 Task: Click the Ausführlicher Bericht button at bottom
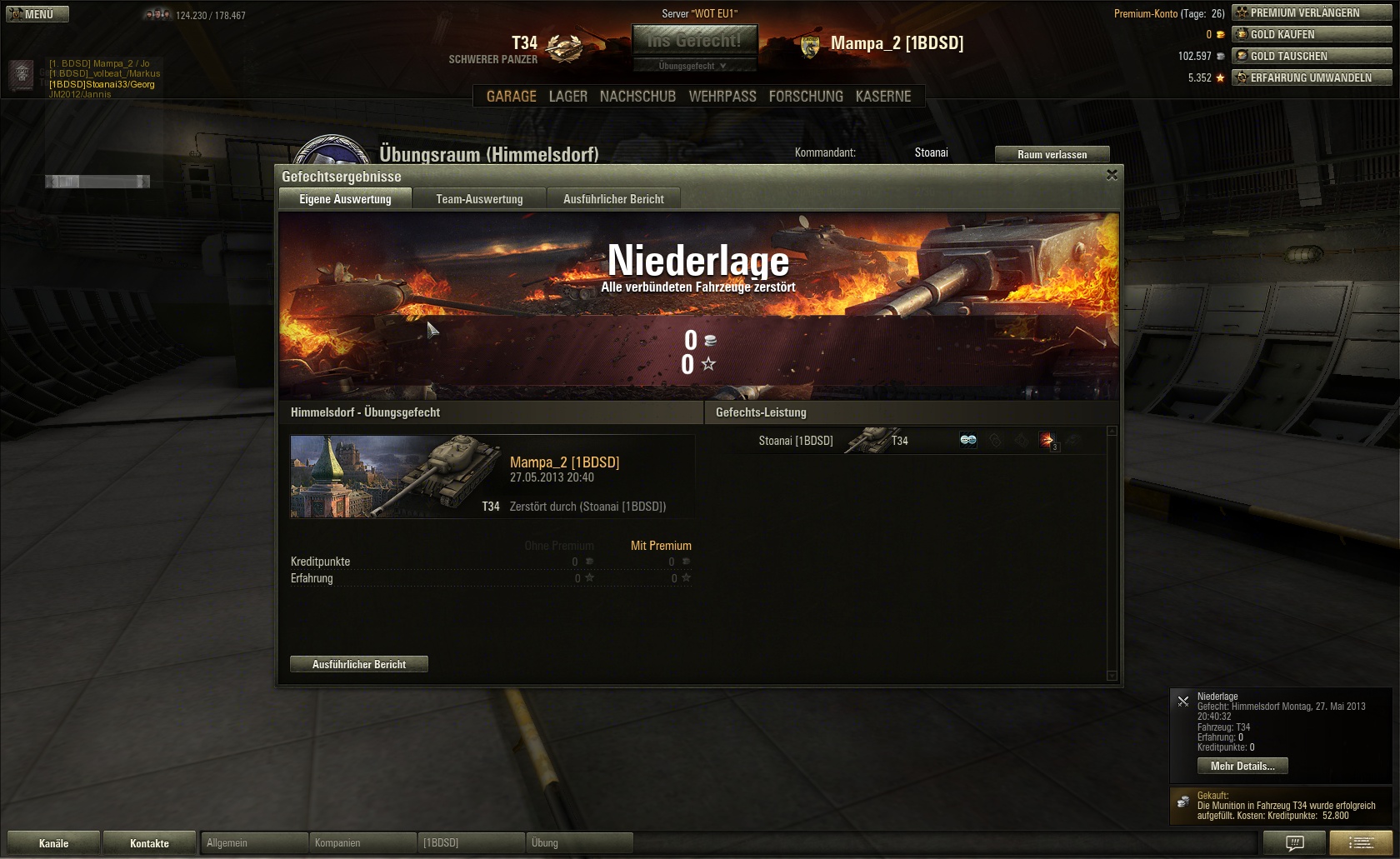click(x=358, y=664)
